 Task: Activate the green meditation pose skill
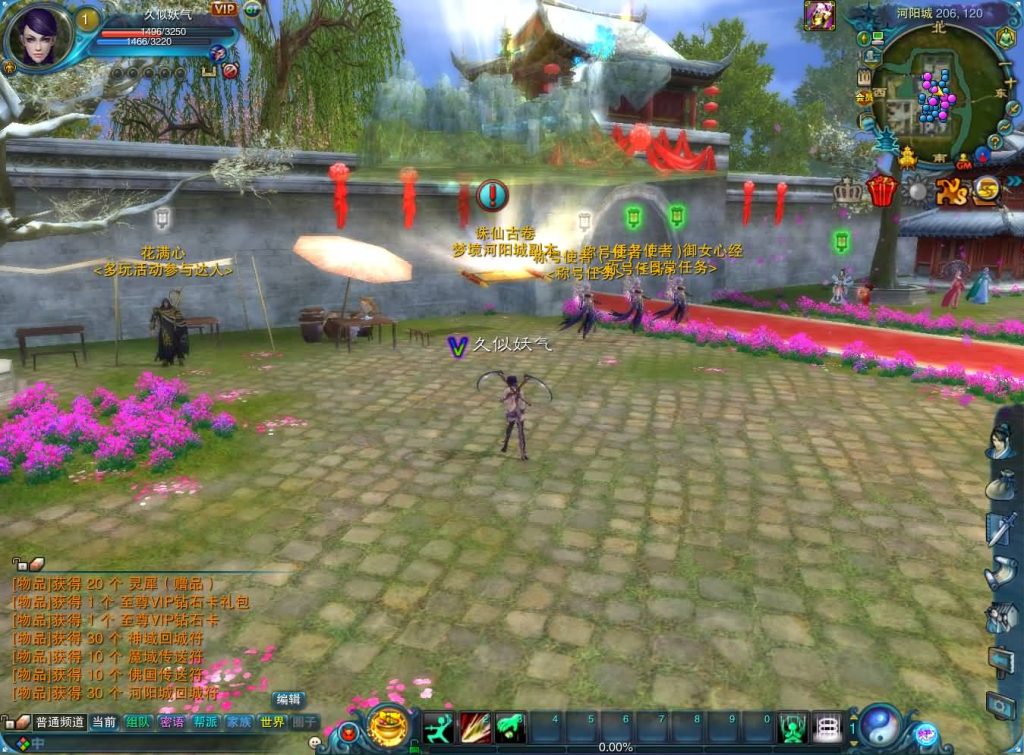click(510, 728)
